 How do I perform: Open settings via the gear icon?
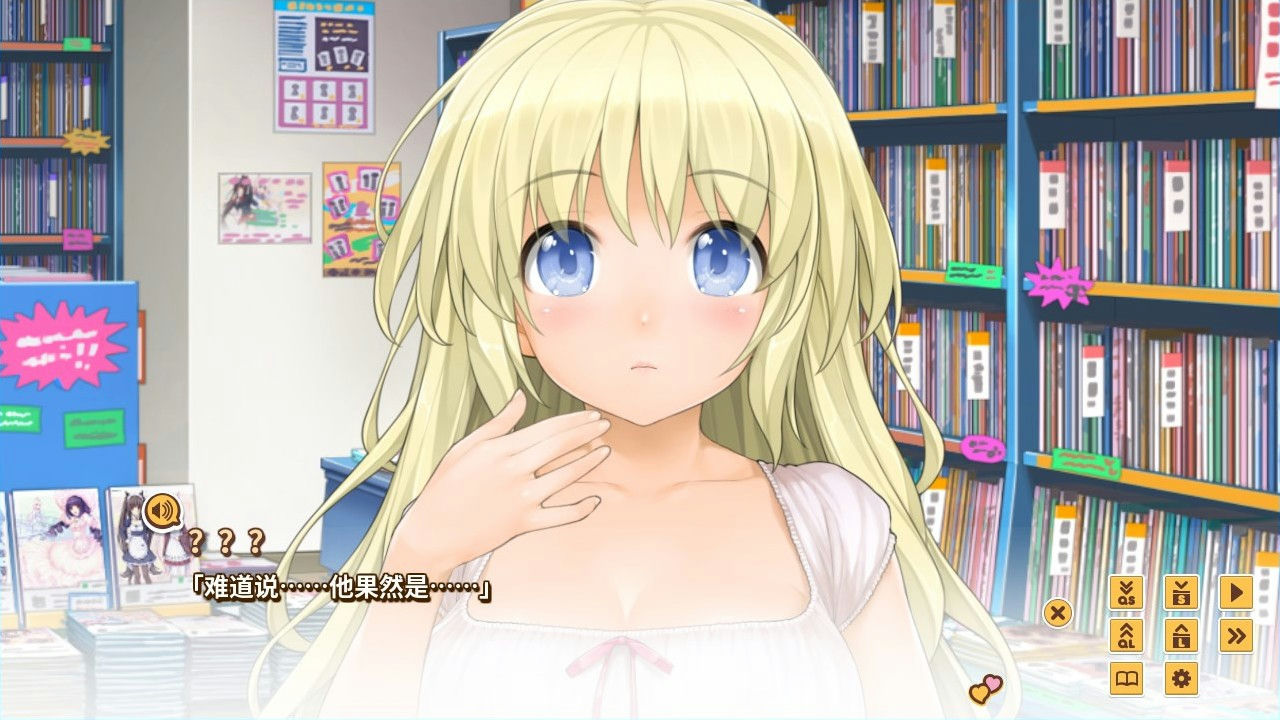[x=1181, y=680]
